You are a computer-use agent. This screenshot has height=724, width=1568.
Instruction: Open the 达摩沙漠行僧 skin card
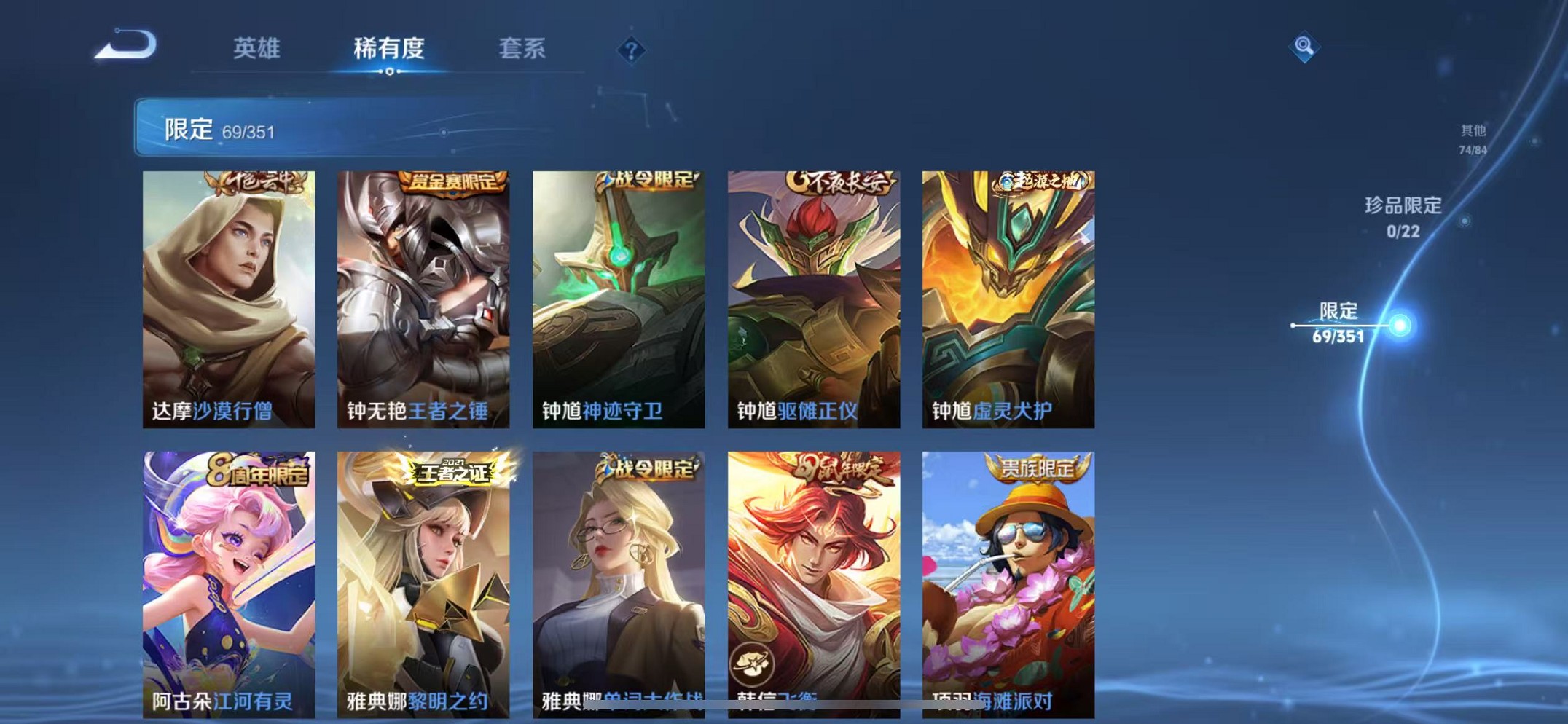click(228, 291)
